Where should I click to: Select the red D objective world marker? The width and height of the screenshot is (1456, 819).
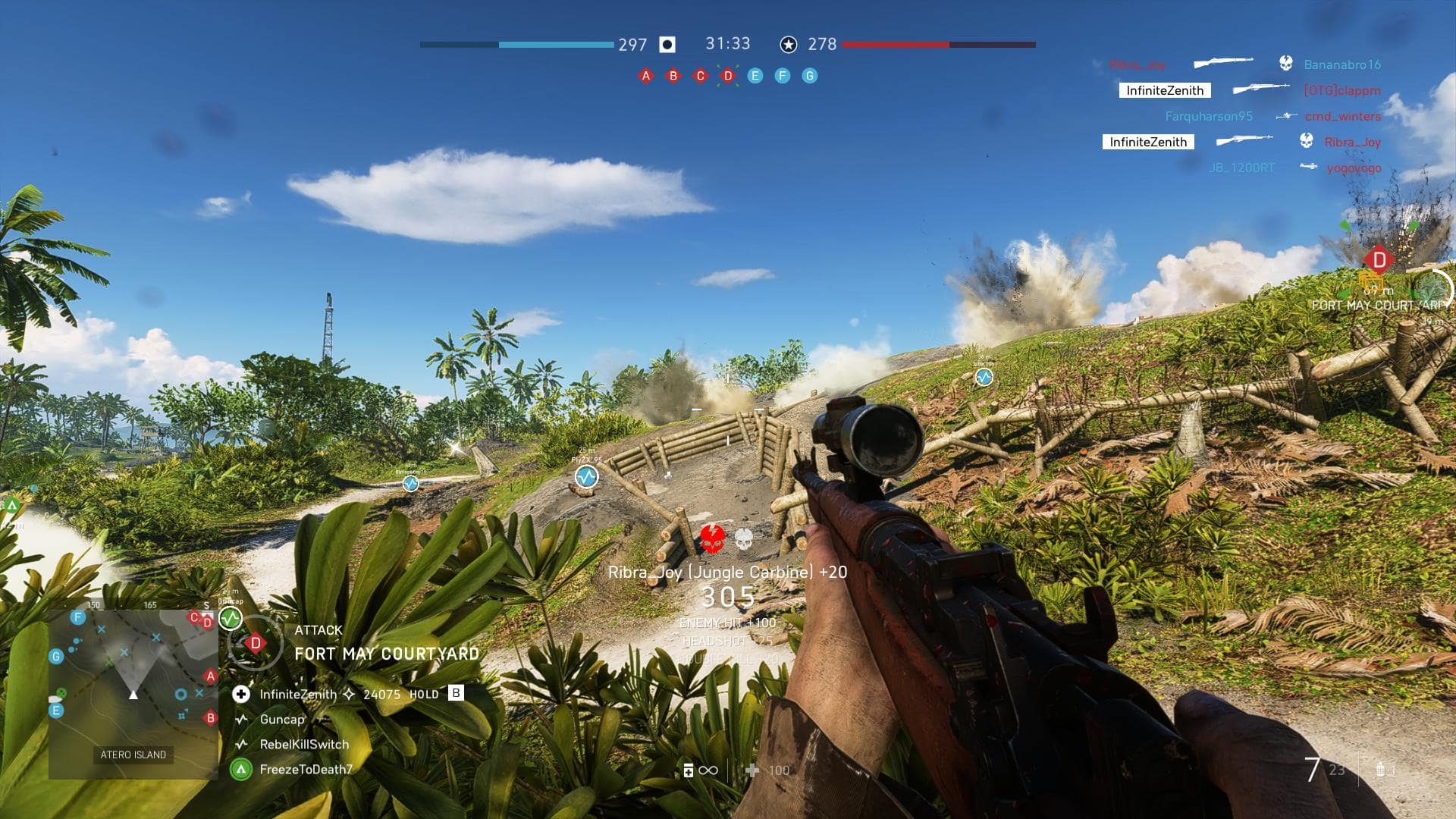(x=1379, y=260)
